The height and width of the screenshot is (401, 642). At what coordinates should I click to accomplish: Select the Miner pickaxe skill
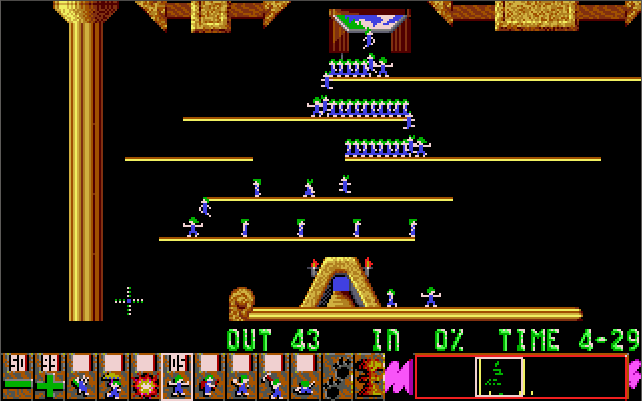pos(273,376)
